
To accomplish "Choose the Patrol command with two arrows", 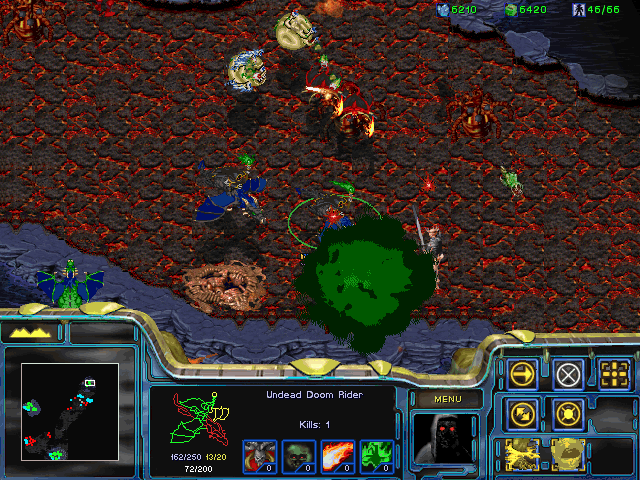I will 521,412.
